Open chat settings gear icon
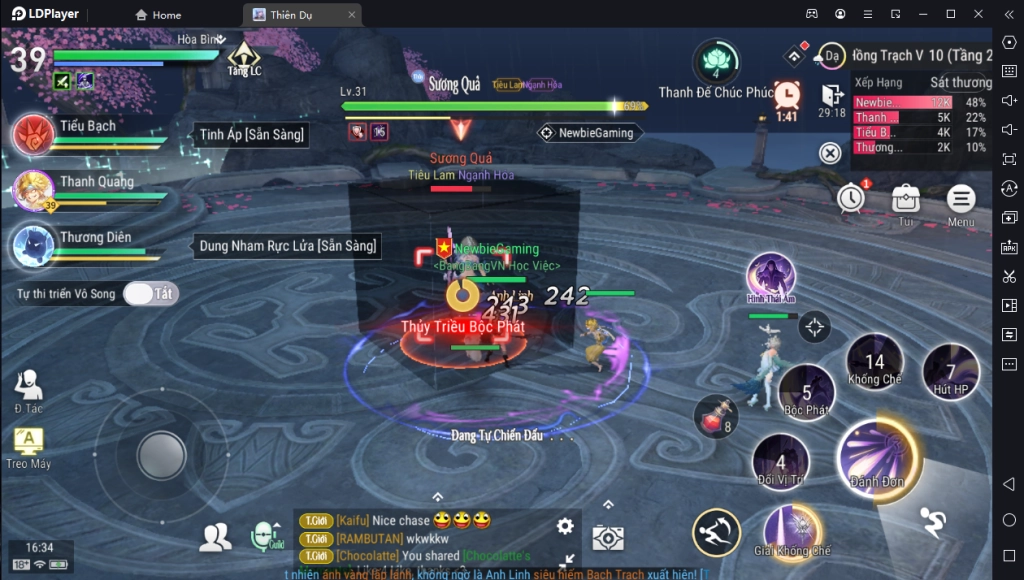 pos(565,526)
